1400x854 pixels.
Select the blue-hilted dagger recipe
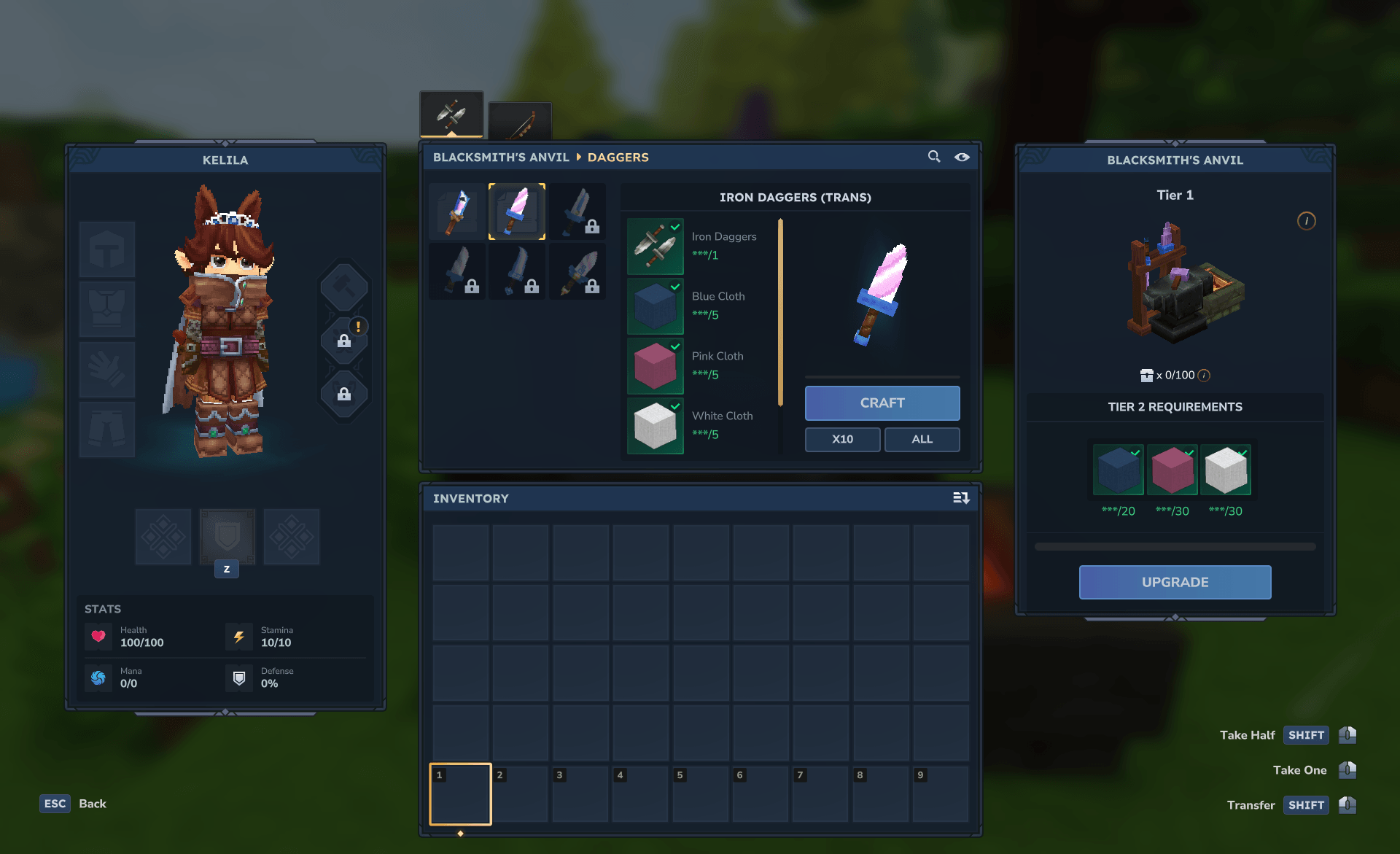pos(457,211)
